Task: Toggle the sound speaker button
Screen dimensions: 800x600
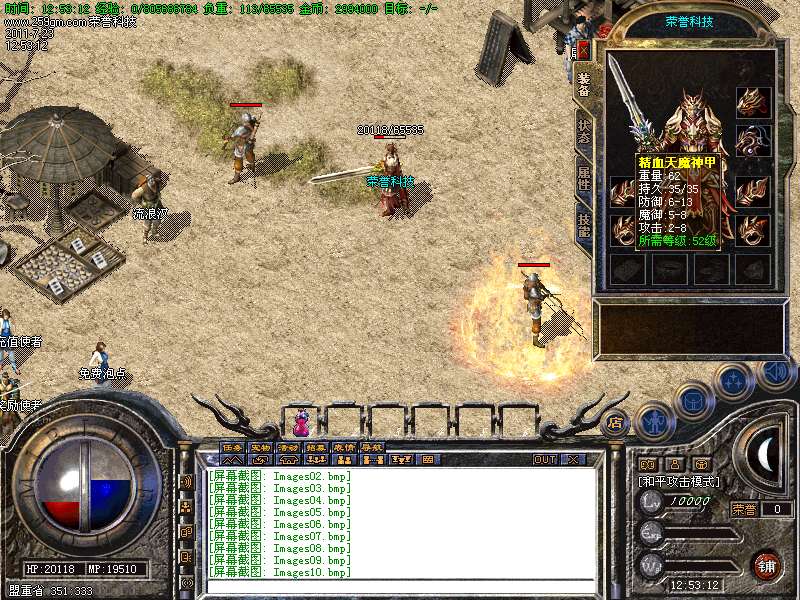Action: (775, 371)
